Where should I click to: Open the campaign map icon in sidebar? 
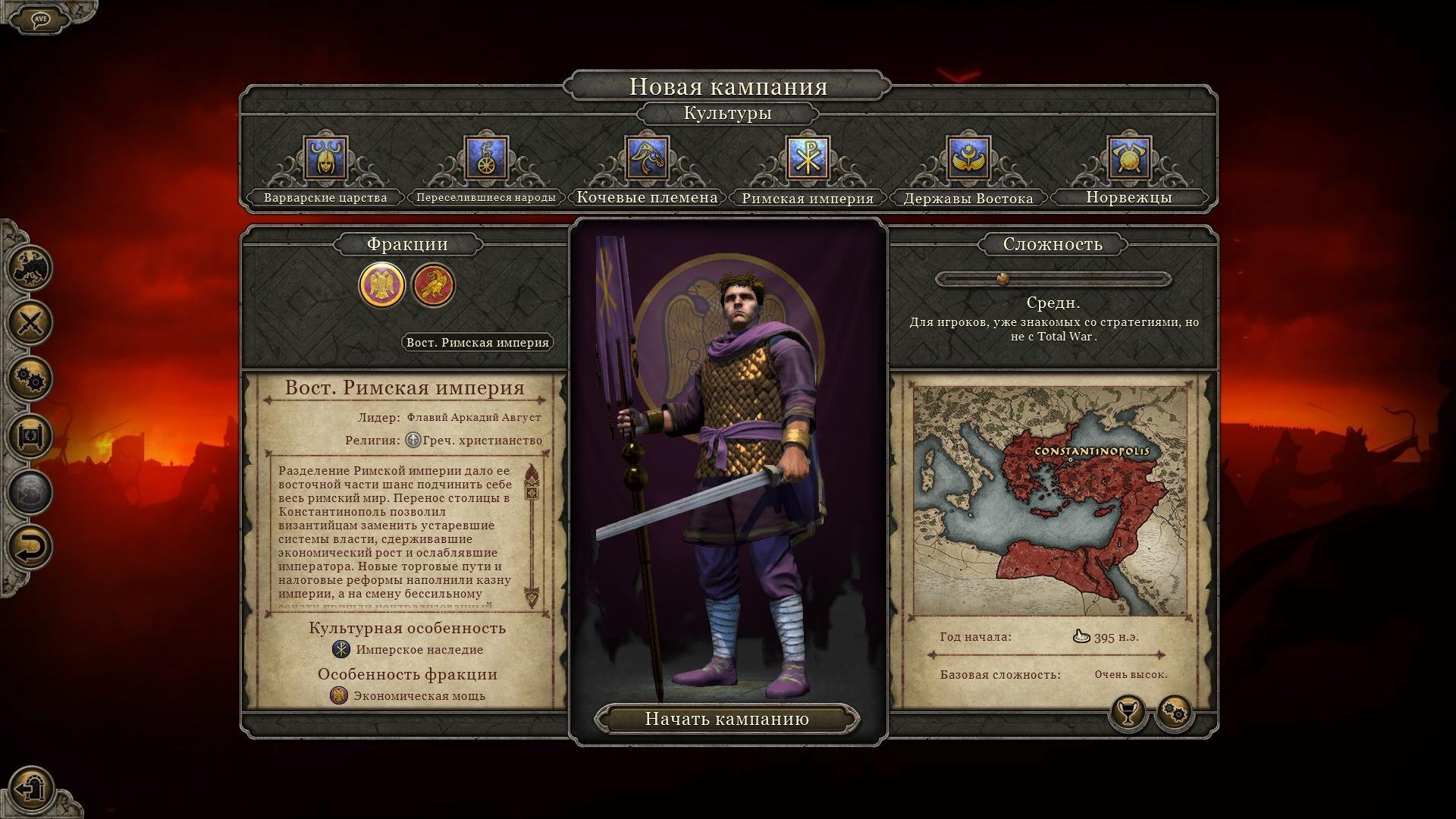point(30,267)
